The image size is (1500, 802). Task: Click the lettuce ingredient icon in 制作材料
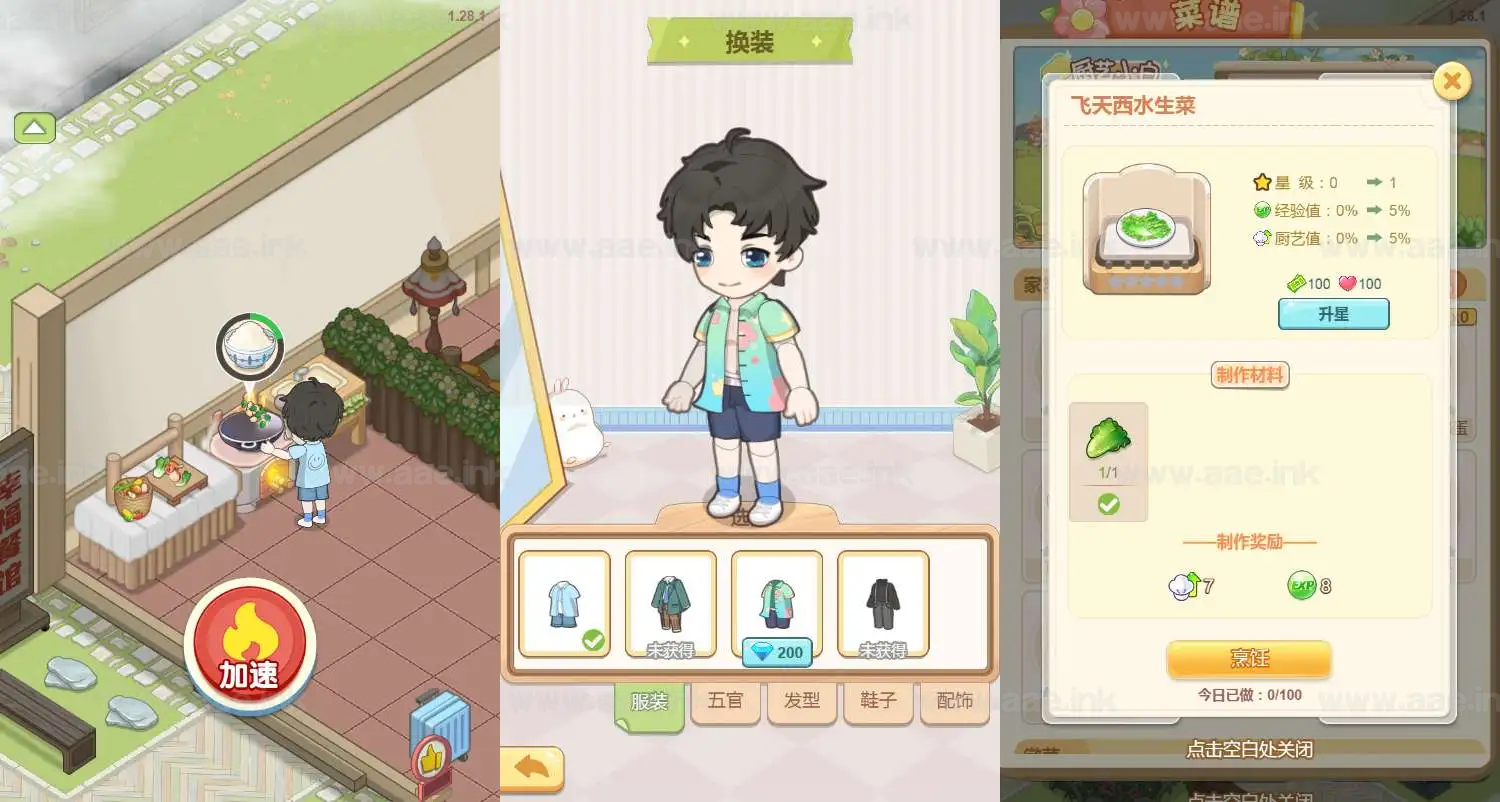point(1108,438)
